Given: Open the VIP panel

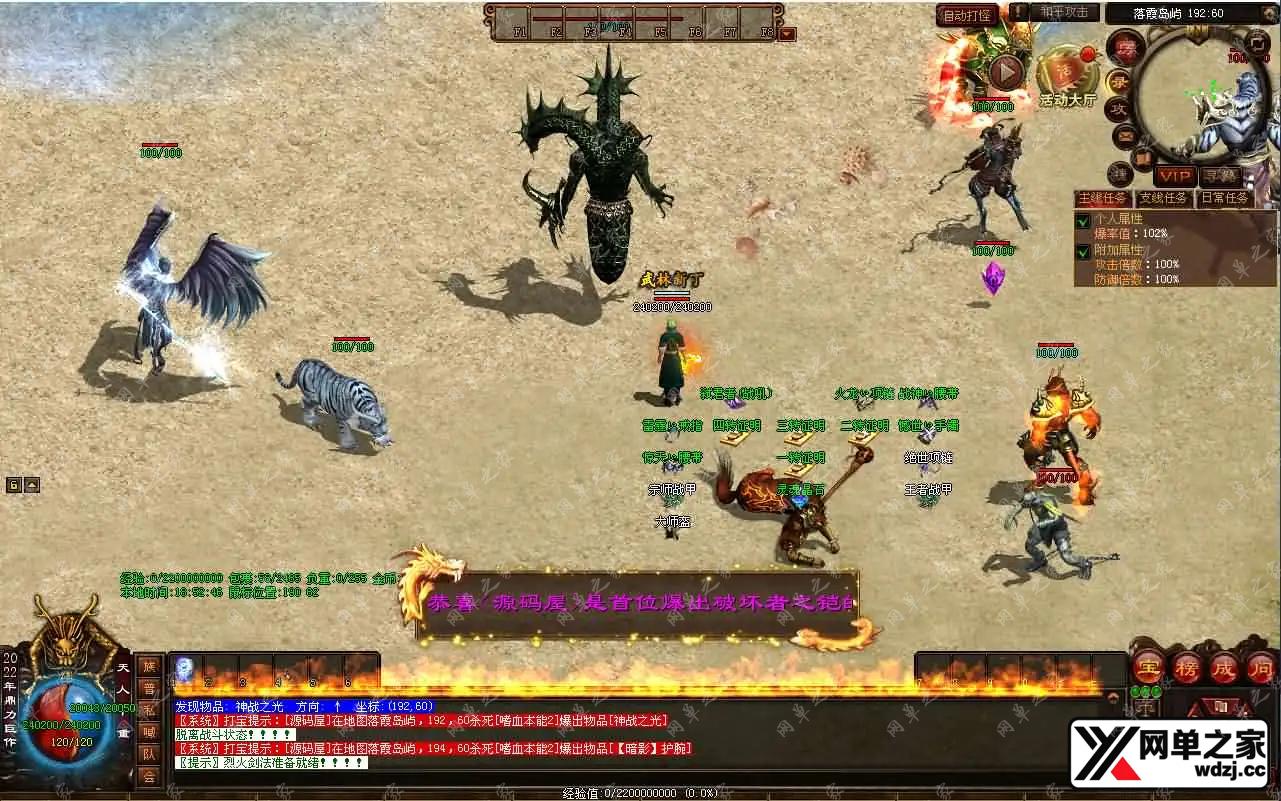Looking at the screenshot, I should (1175, 176).
